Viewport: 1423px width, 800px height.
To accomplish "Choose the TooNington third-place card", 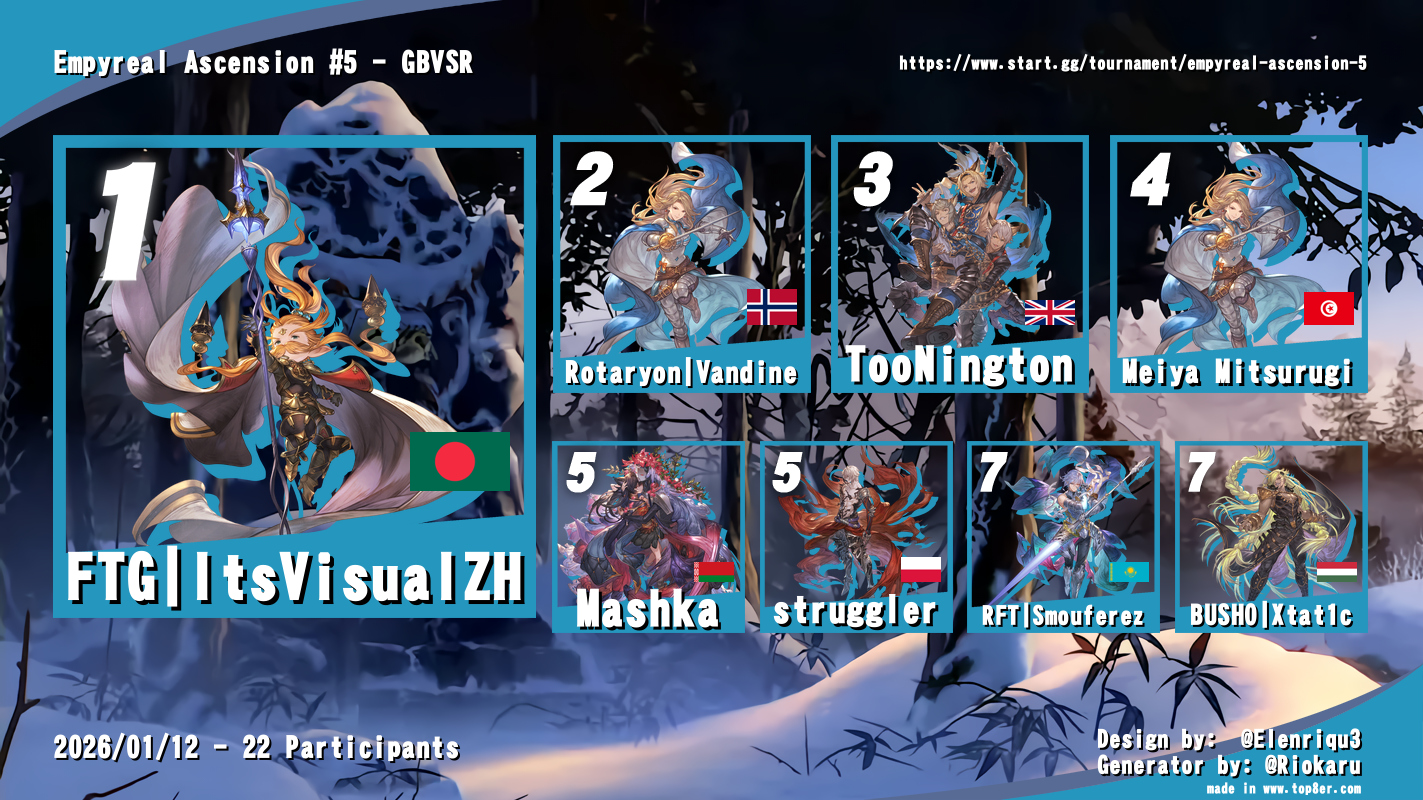I will [x=960, y=264].
